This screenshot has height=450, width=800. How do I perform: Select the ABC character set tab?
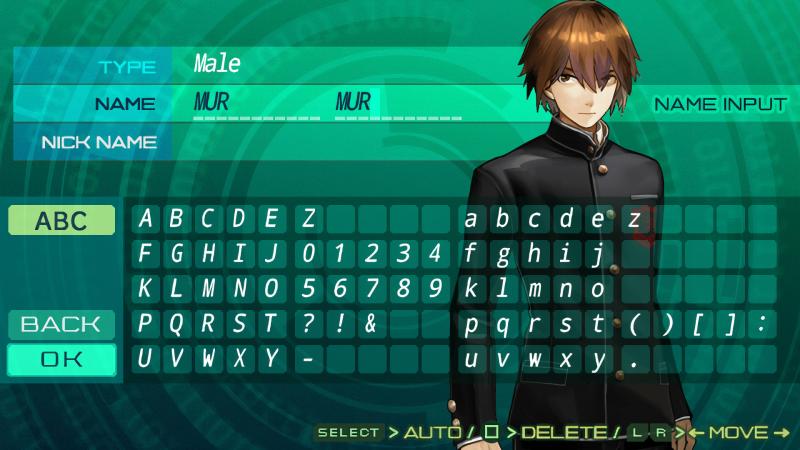(x=62, y=221)
